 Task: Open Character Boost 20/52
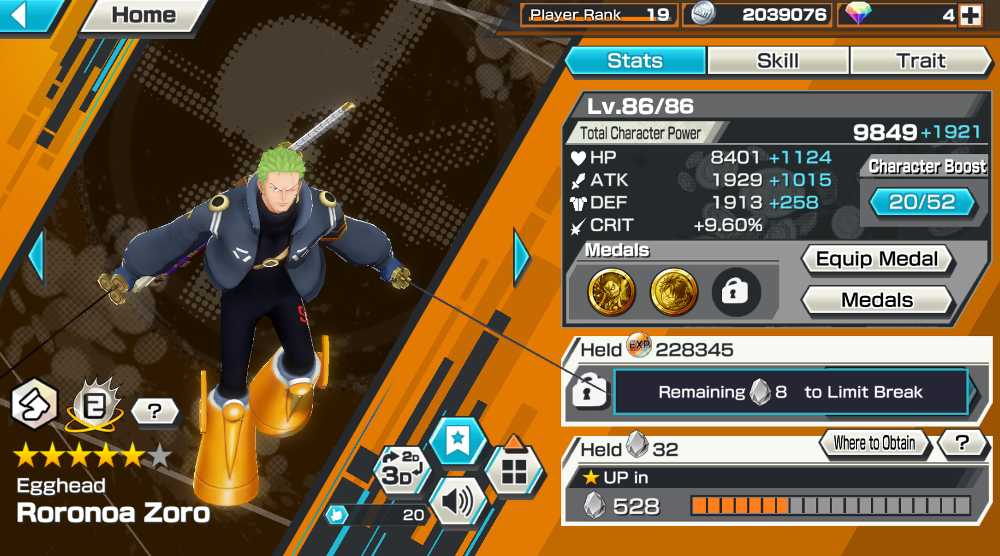[x=922, y=202]
